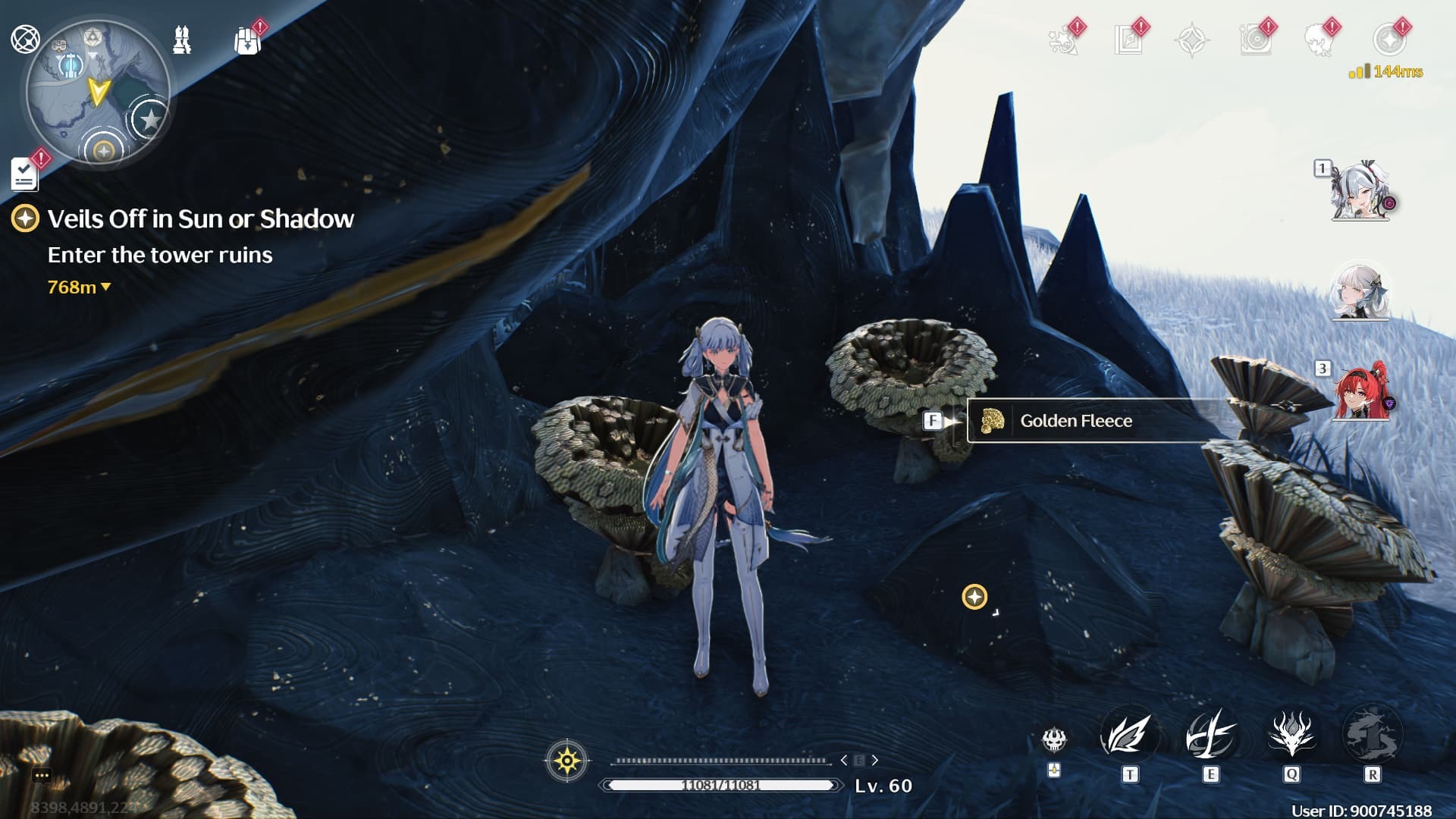Switch to the red-haired third party member
1456x819 pixels.
click(1360, 392)
